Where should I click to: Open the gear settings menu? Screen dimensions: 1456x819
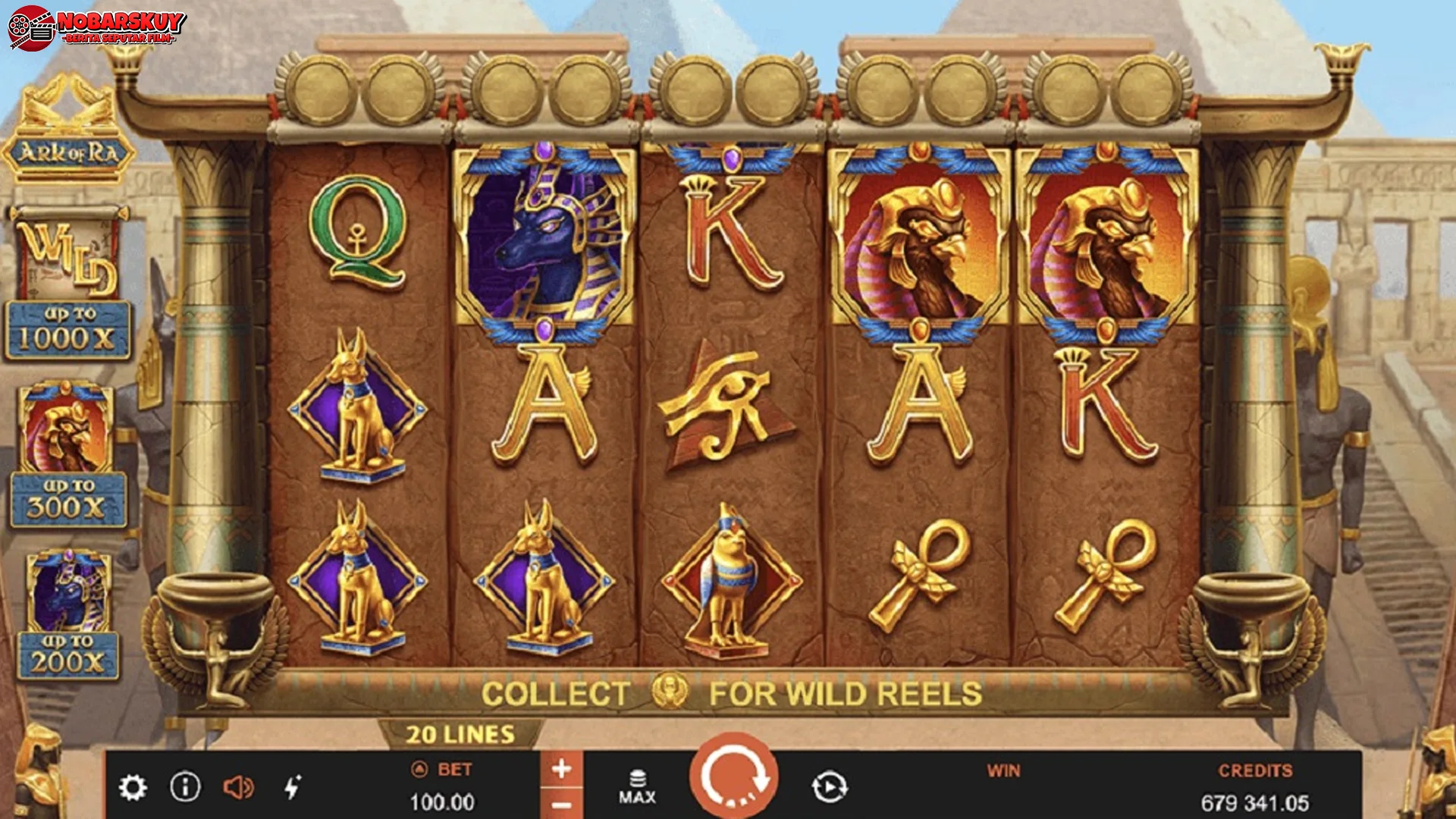click(x=133, y=788)
